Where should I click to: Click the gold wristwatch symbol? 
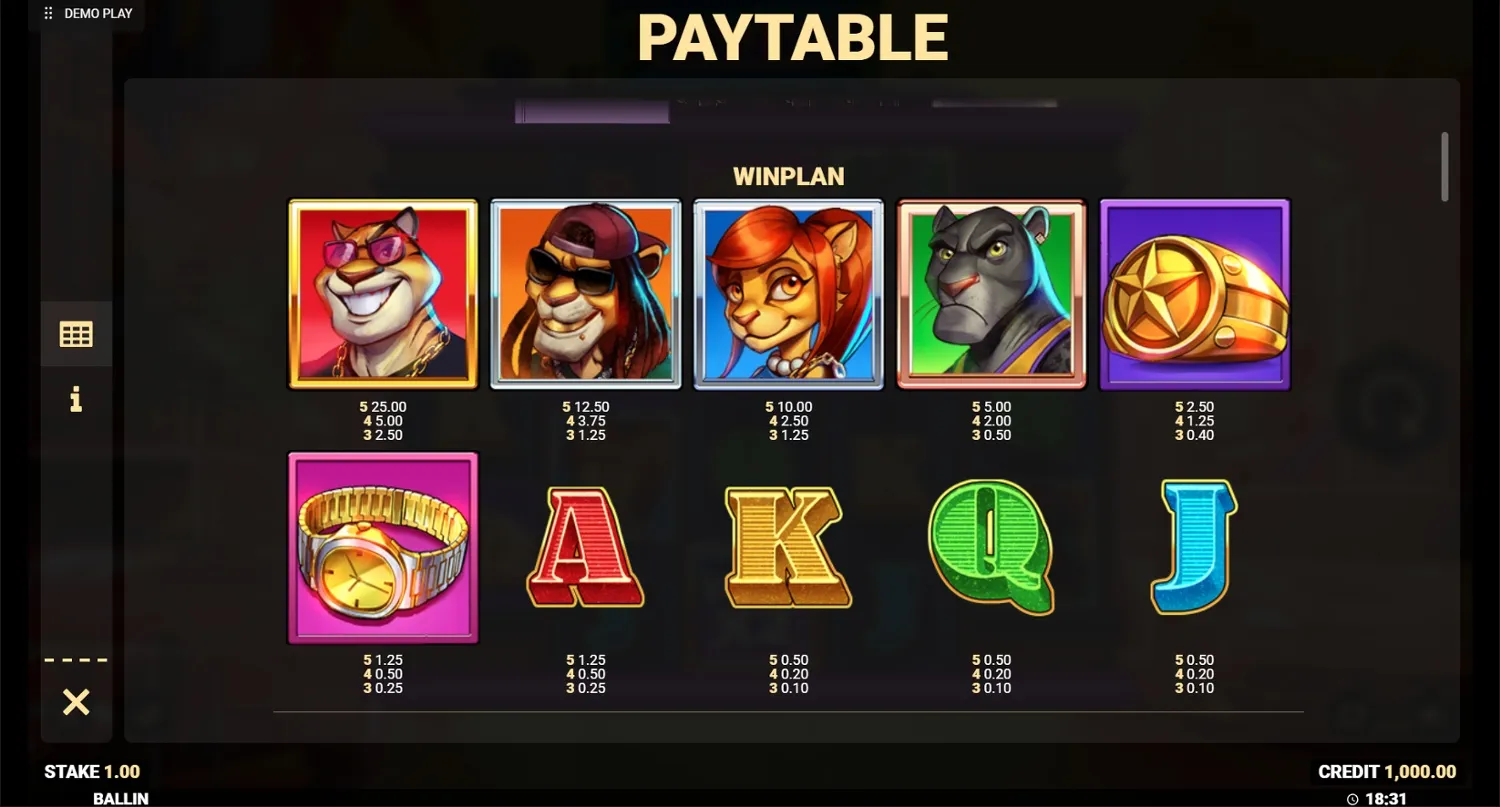383,547
